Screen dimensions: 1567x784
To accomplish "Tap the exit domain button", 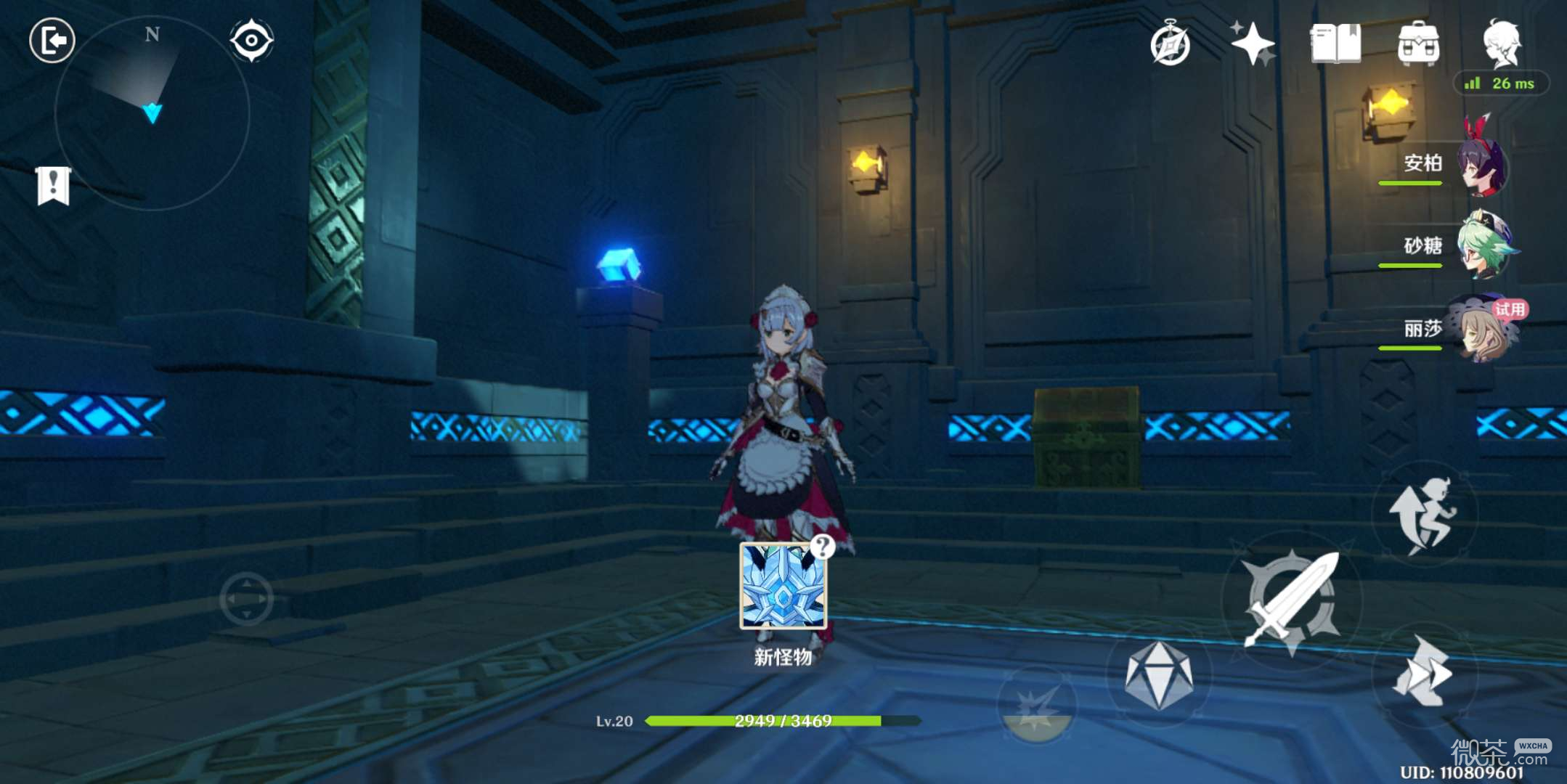I will click(x=52, y=40).
